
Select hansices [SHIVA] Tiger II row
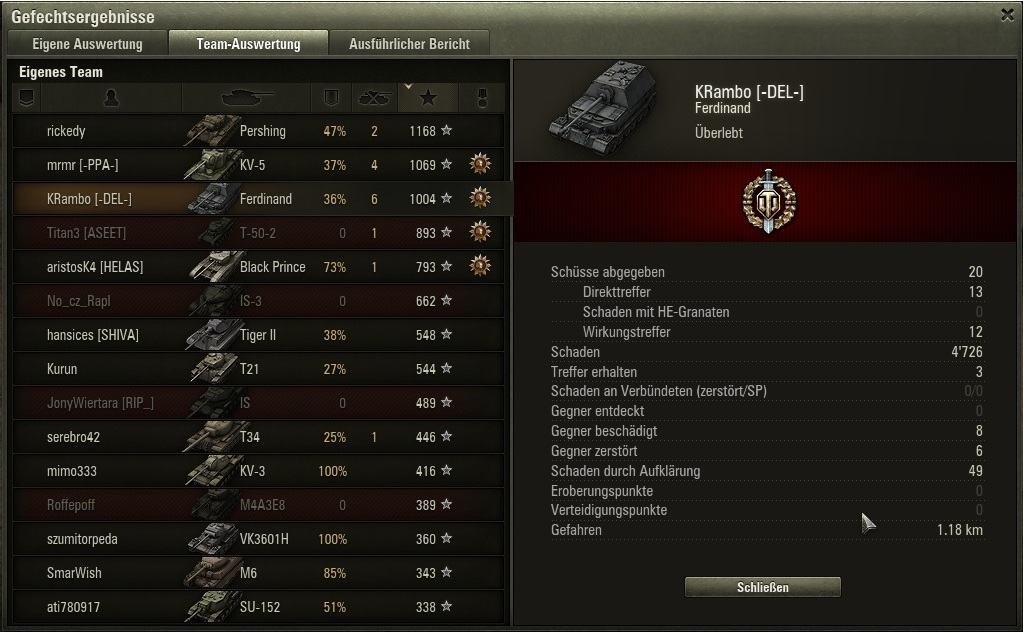pos(260,335)
